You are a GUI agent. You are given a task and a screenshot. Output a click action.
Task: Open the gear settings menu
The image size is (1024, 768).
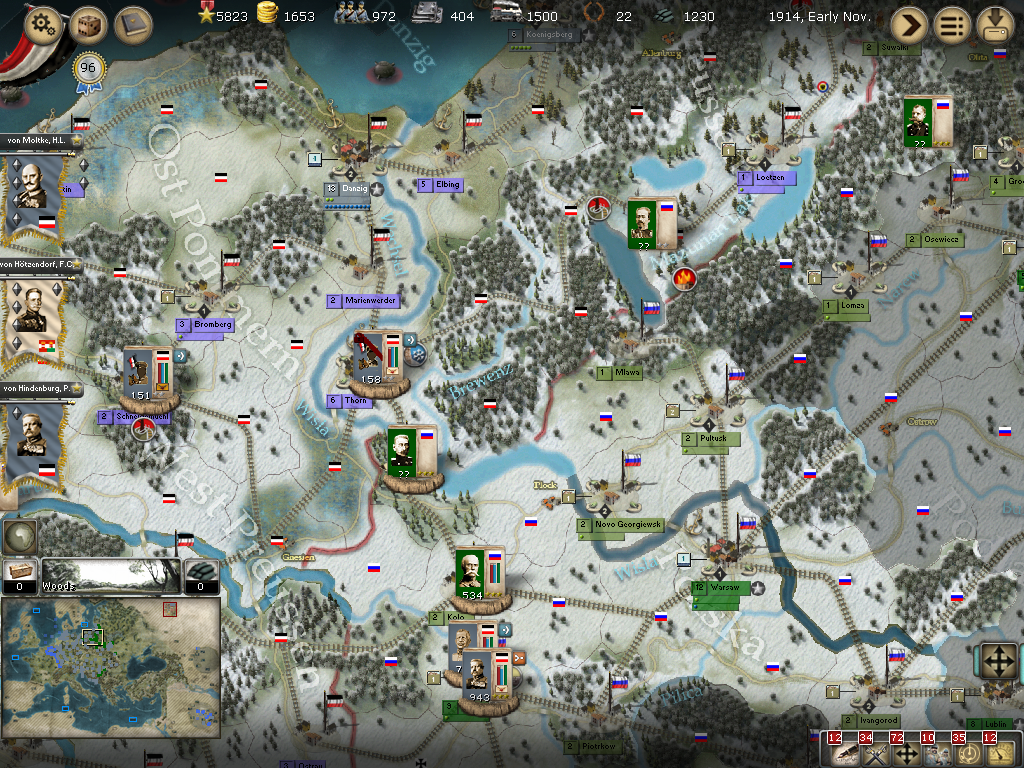[42, 24]
